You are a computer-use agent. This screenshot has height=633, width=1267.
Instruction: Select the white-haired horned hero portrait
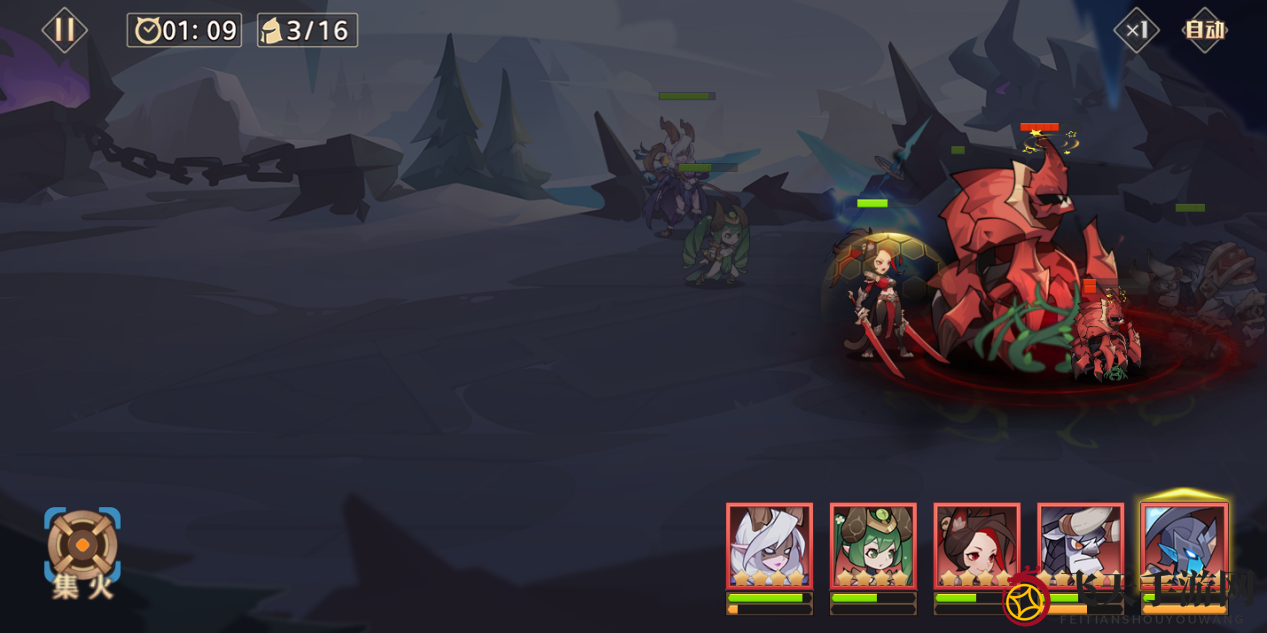pos(769,546)
